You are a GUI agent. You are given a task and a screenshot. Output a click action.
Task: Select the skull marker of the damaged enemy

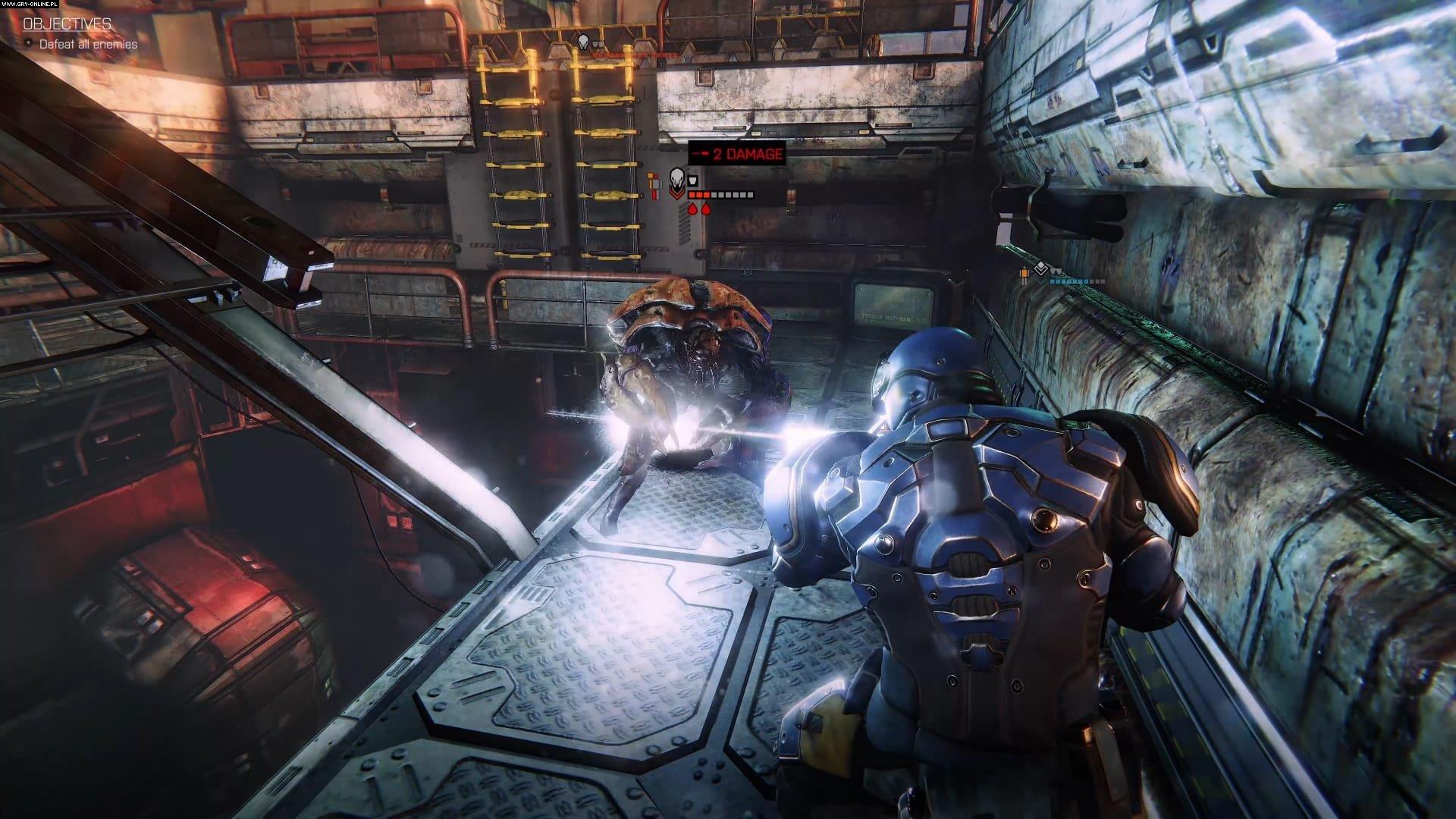click(677, 180)
